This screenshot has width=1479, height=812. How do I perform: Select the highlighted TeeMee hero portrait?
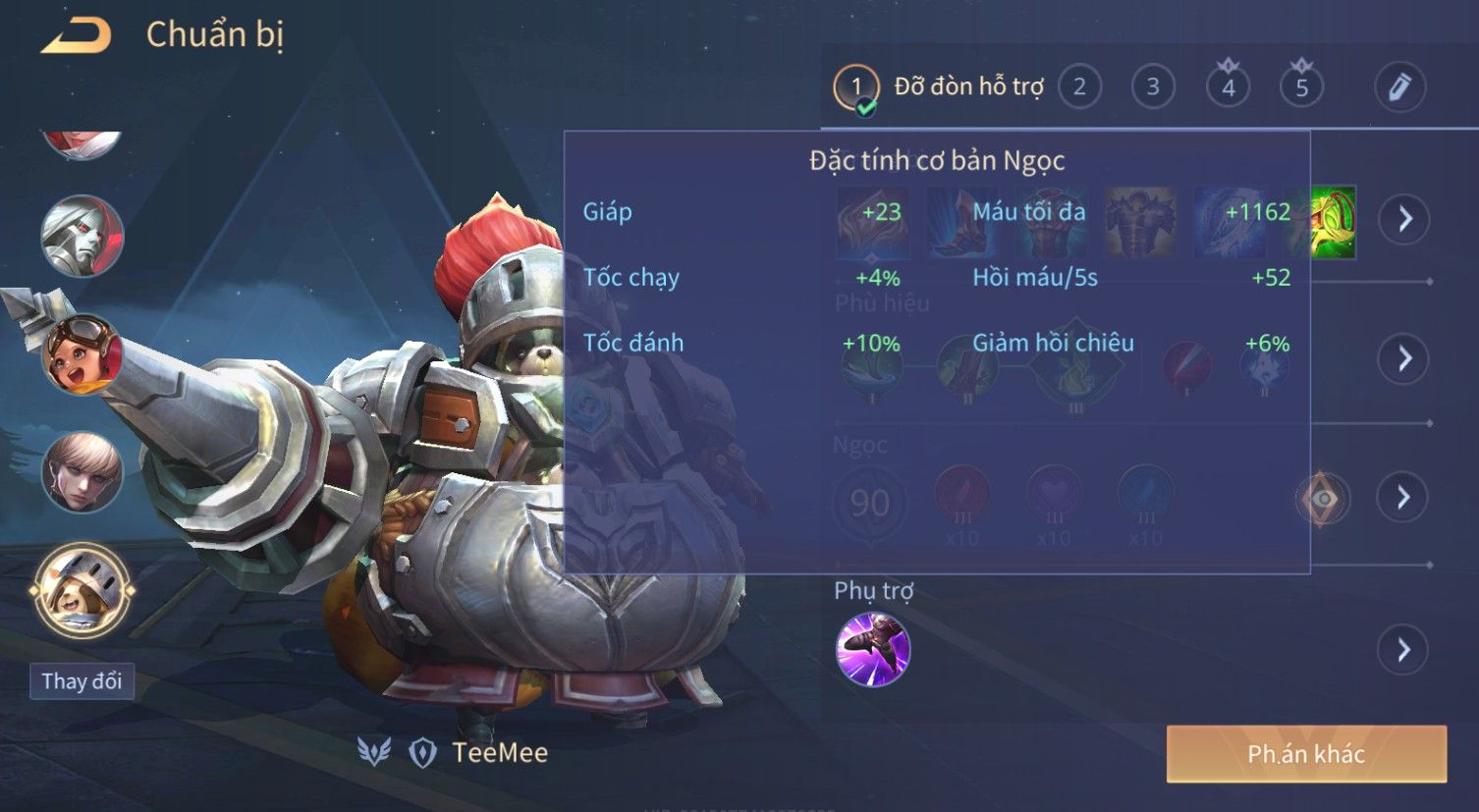click(82, 590)
